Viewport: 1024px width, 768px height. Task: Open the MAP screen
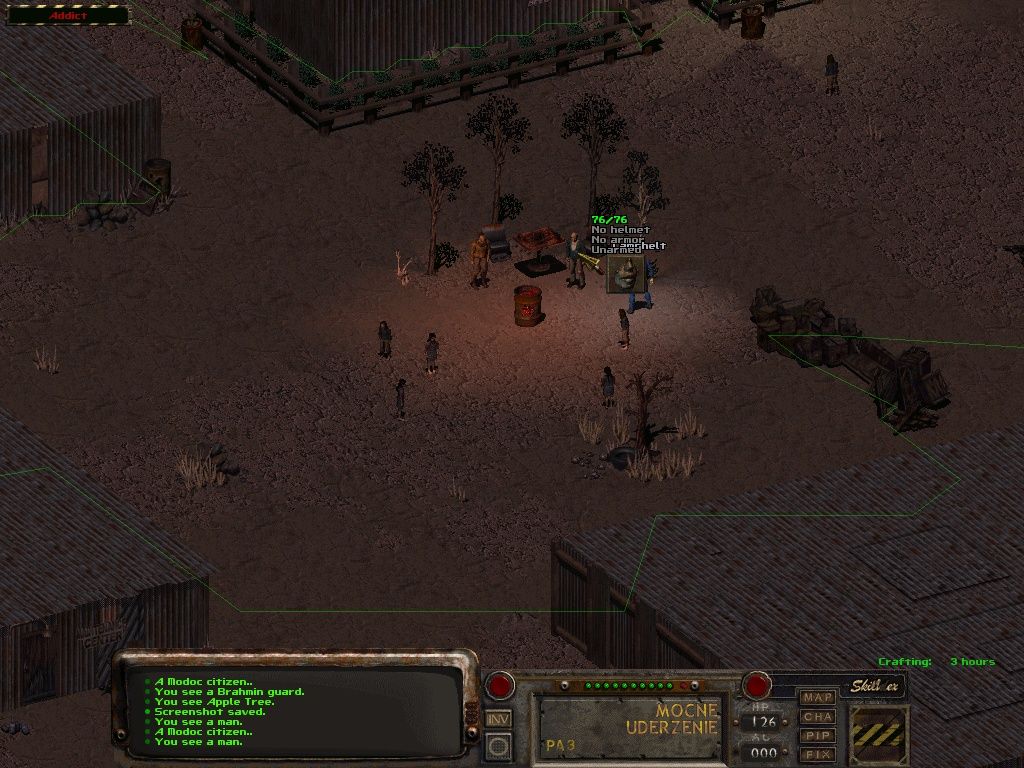[x=818, y=697]
